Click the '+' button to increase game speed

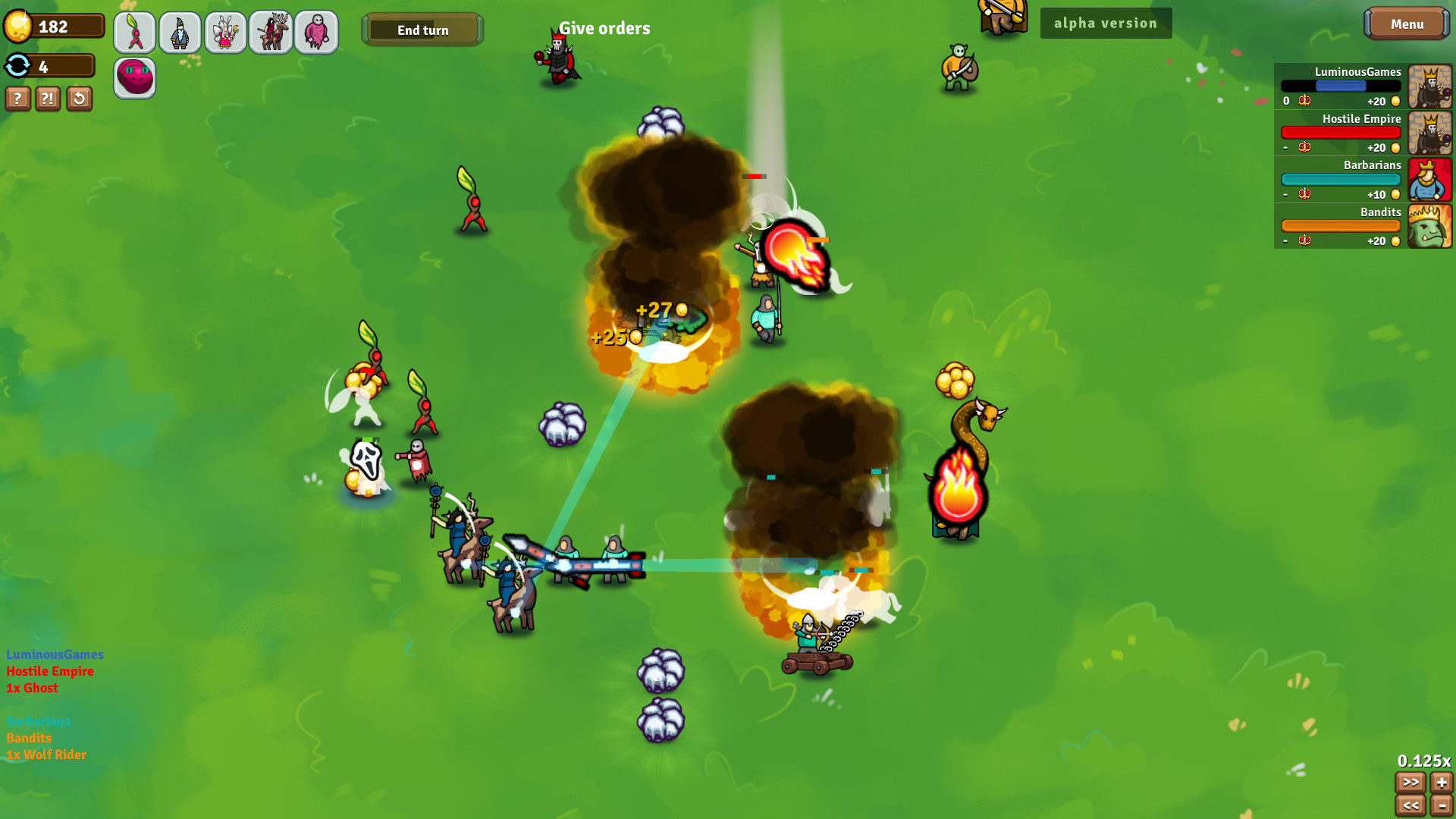[1440, 782]
